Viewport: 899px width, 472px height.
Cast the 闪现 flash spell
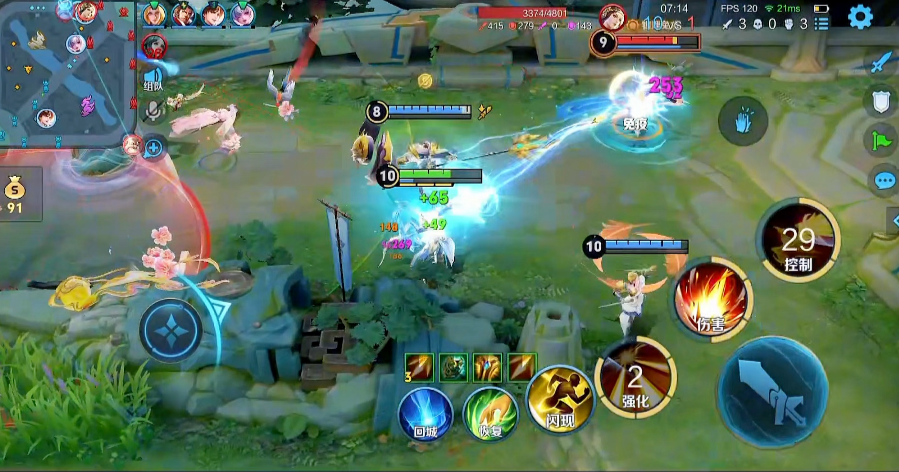point(555,397)
